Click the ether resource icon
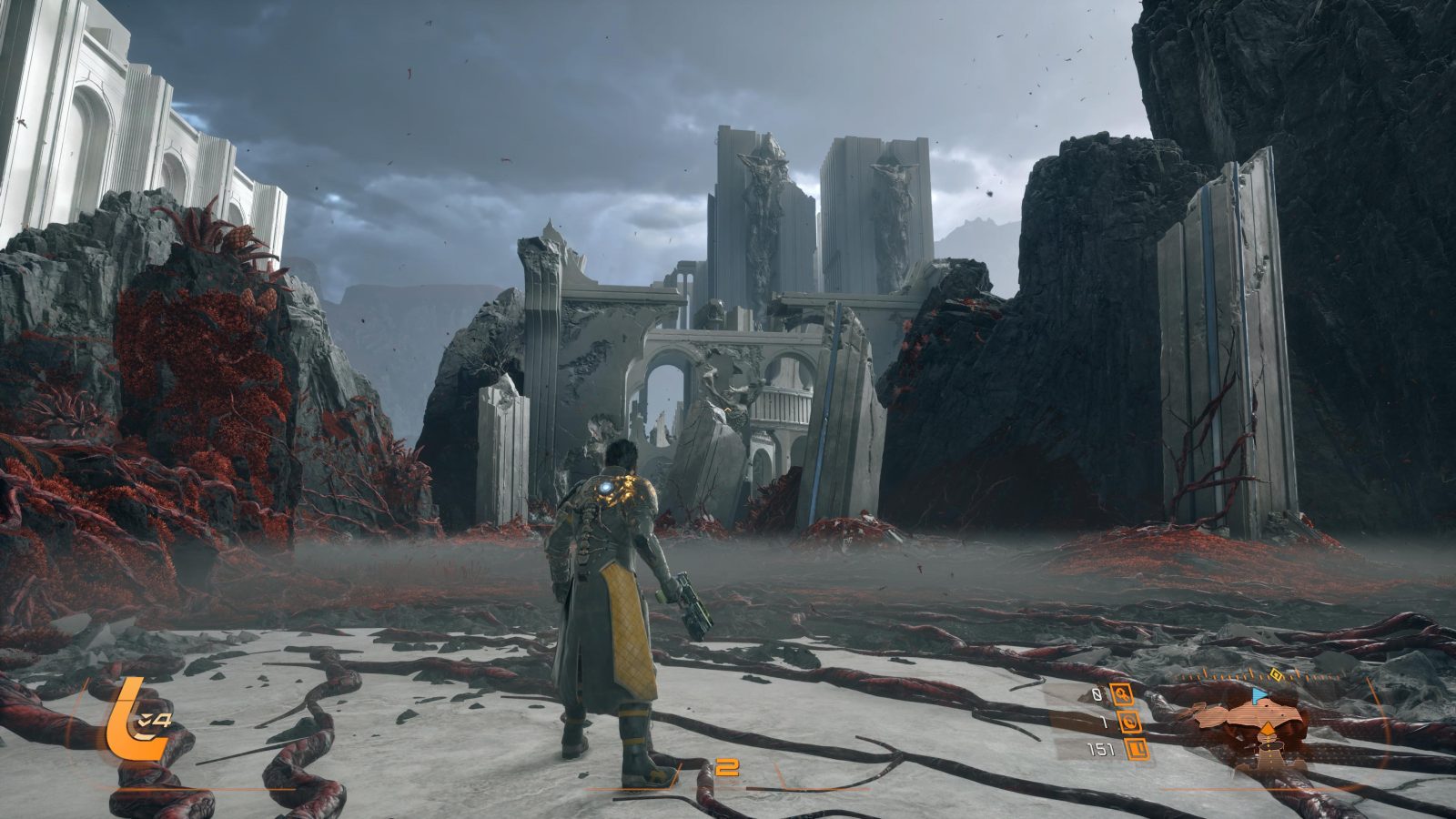The image size is (1456, 819). 1129,723
